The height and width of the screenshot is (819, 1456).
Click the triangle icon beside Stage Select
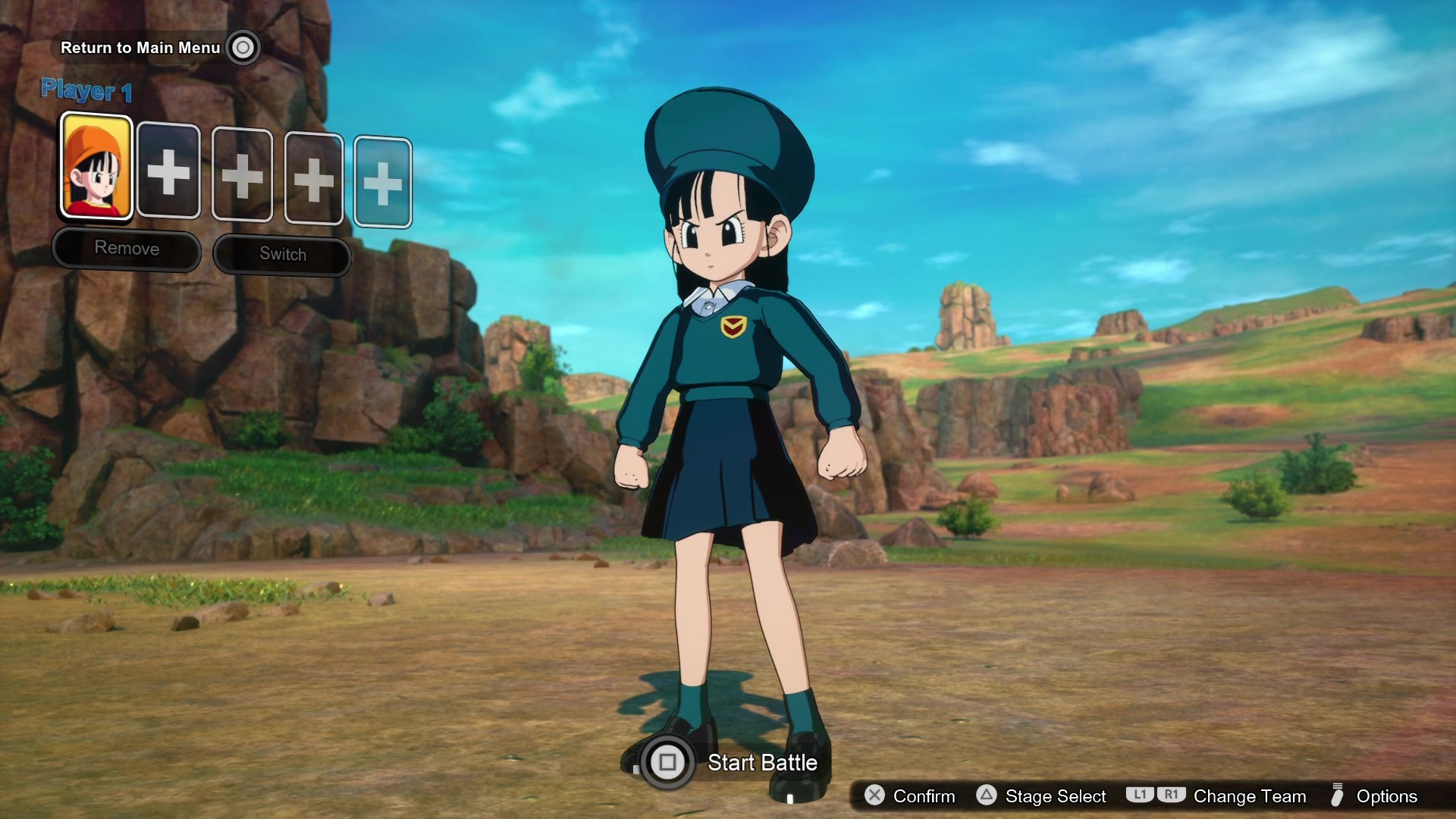click(986, 796)
